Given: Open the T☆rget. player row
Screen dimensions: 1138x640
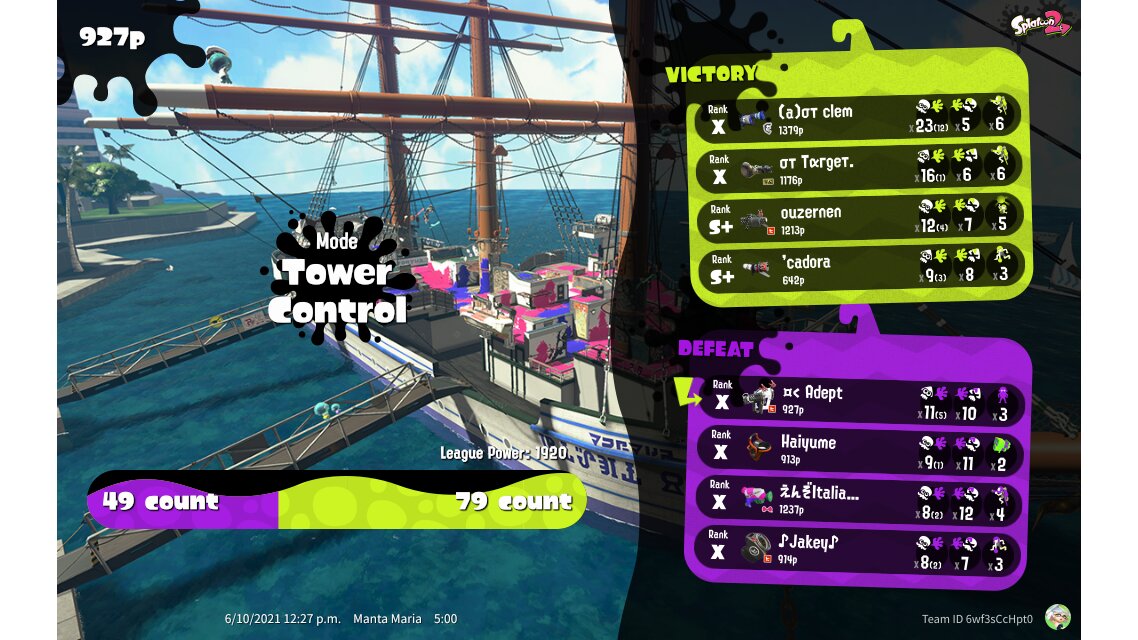Looking at the screenshot, I should point(858,167).
